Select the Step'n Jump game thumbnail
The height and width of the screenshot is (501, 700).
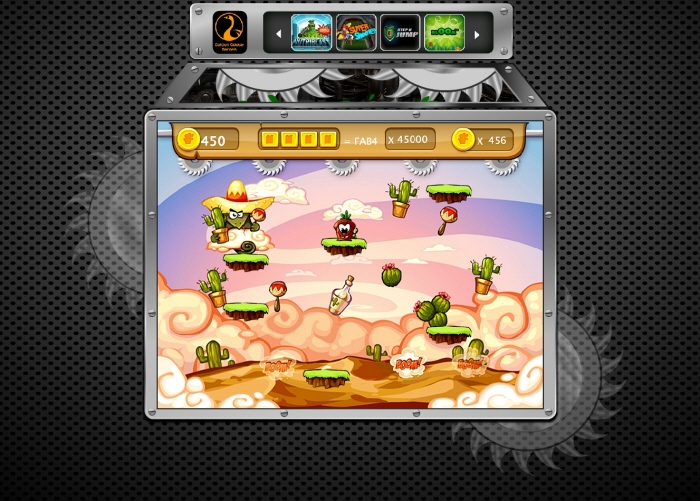coord(400,32)
